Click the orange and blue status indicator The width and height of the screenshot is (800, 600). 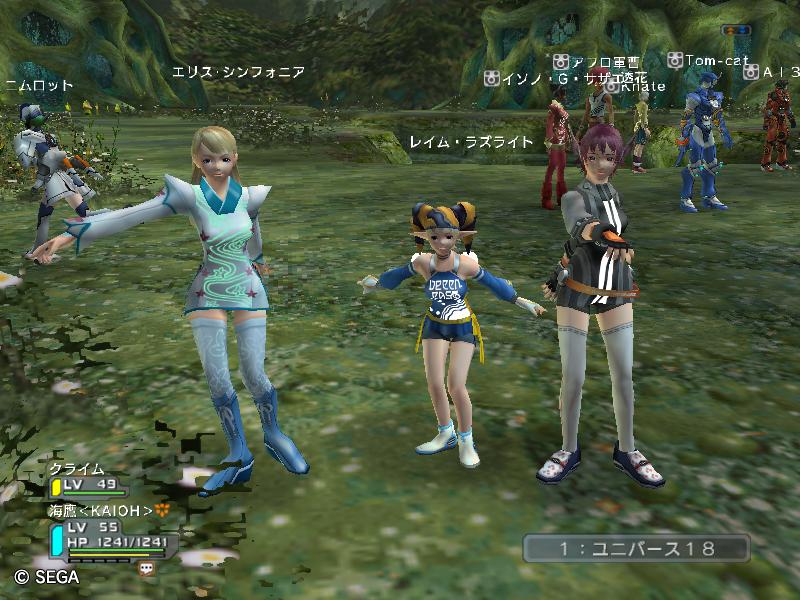point(736,30)
